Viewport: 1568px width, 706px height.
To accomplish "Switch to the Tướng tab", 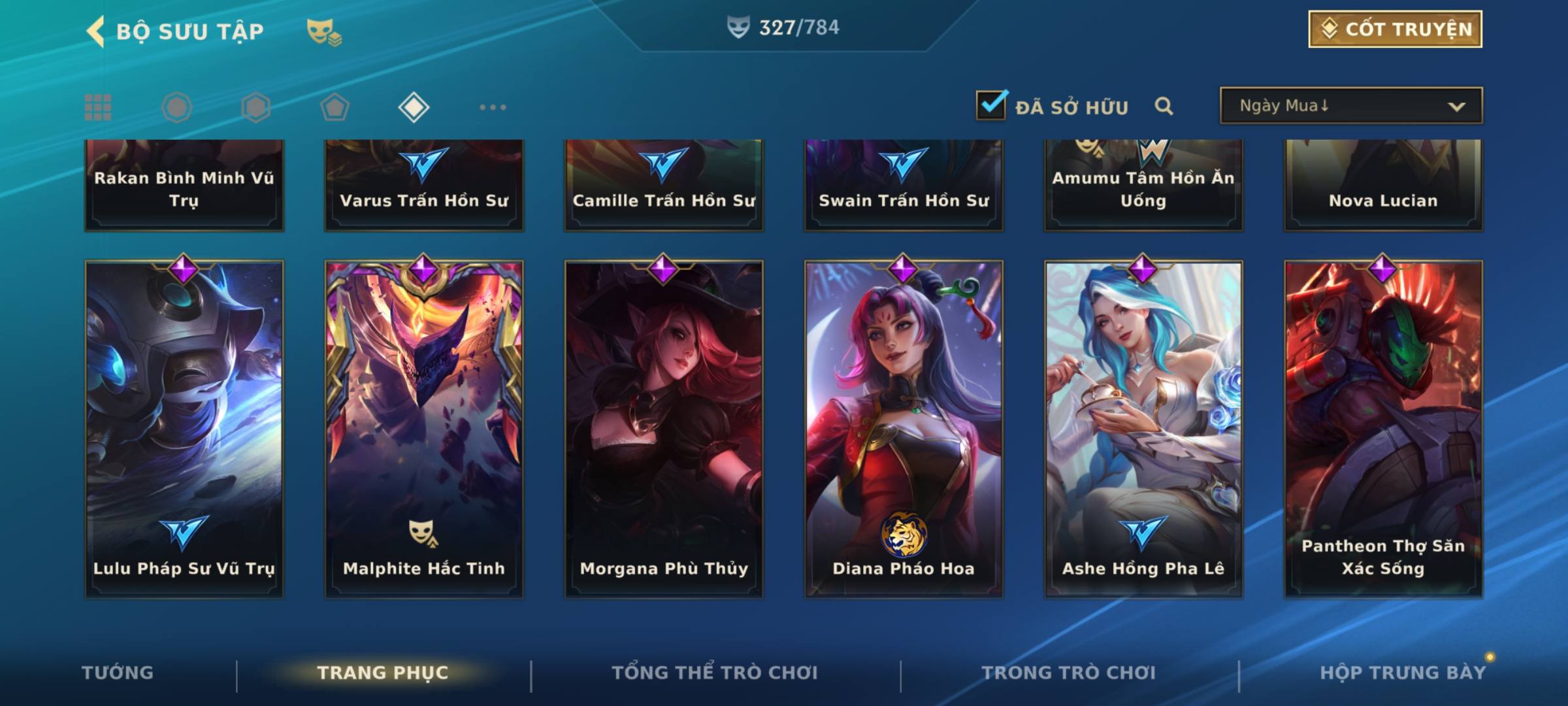I will point(118,673).
